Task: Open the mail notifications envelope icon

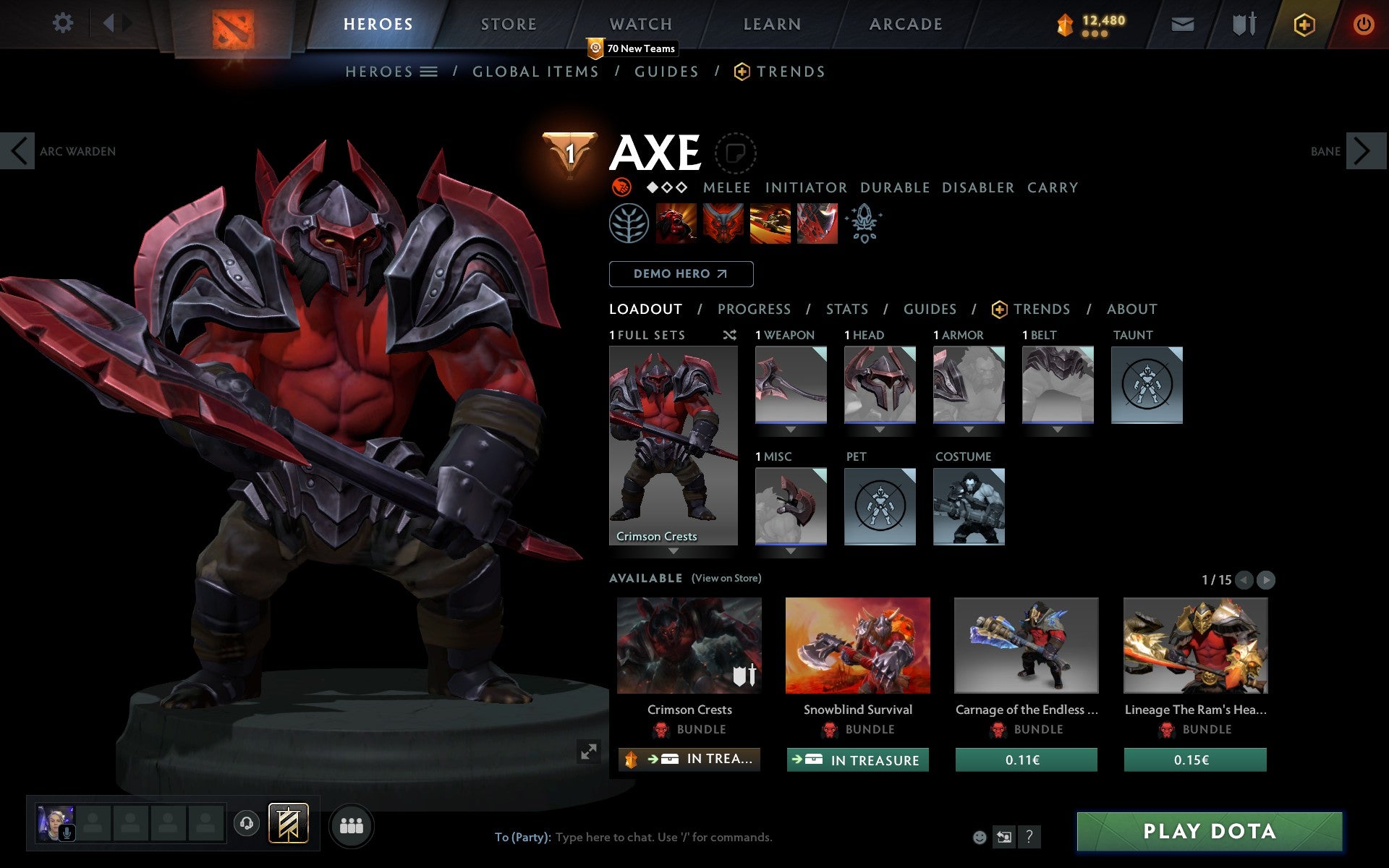Action: pos(1182,23)
